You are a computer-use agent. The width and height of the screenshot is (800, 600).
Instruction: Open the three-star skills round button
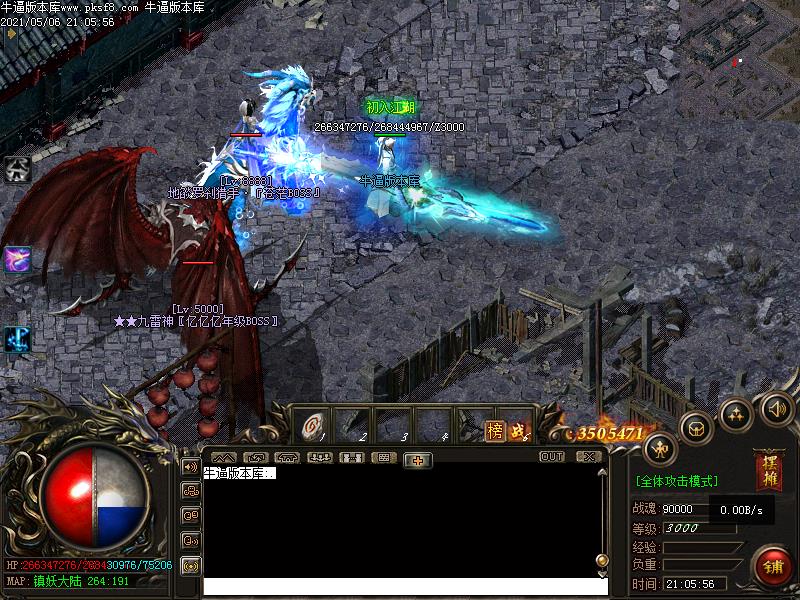click(x=736, y=413)
